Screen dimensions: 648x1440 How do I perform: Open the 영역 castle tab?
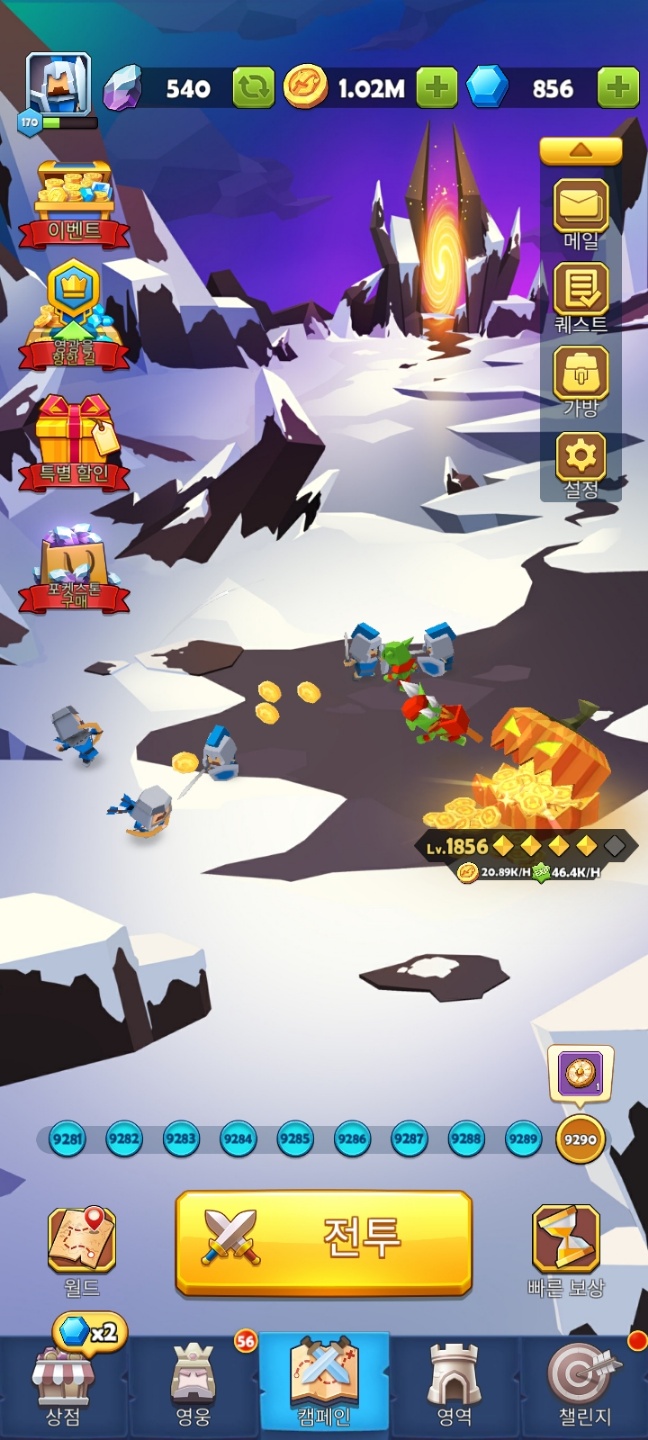[x=454, y=1385]
